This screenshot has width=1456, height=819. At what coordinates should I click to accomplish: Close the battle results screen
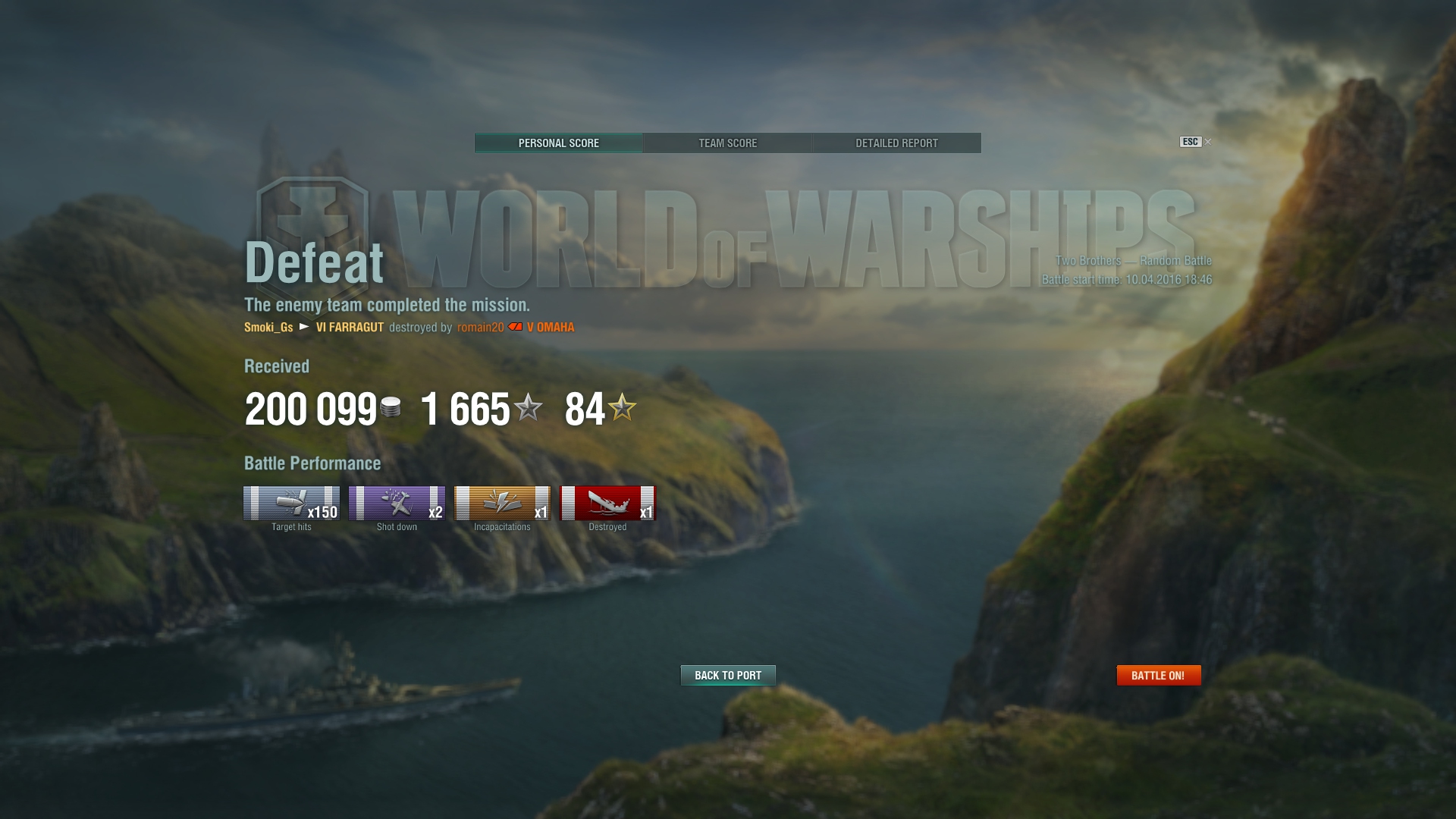click(x=1207, y=142)
